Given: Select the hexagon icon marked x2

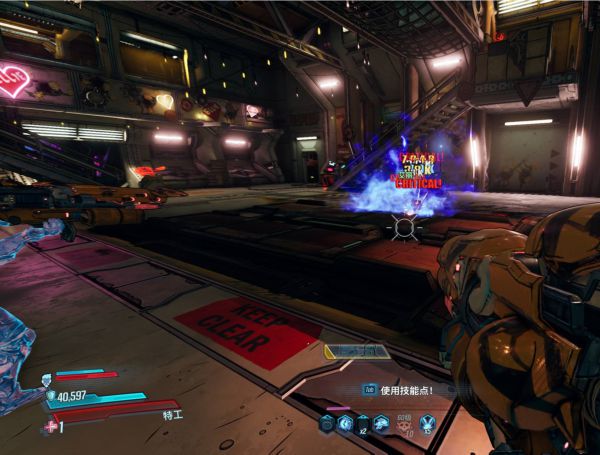Looking at the screenshot, I should [x=363, y=423].
